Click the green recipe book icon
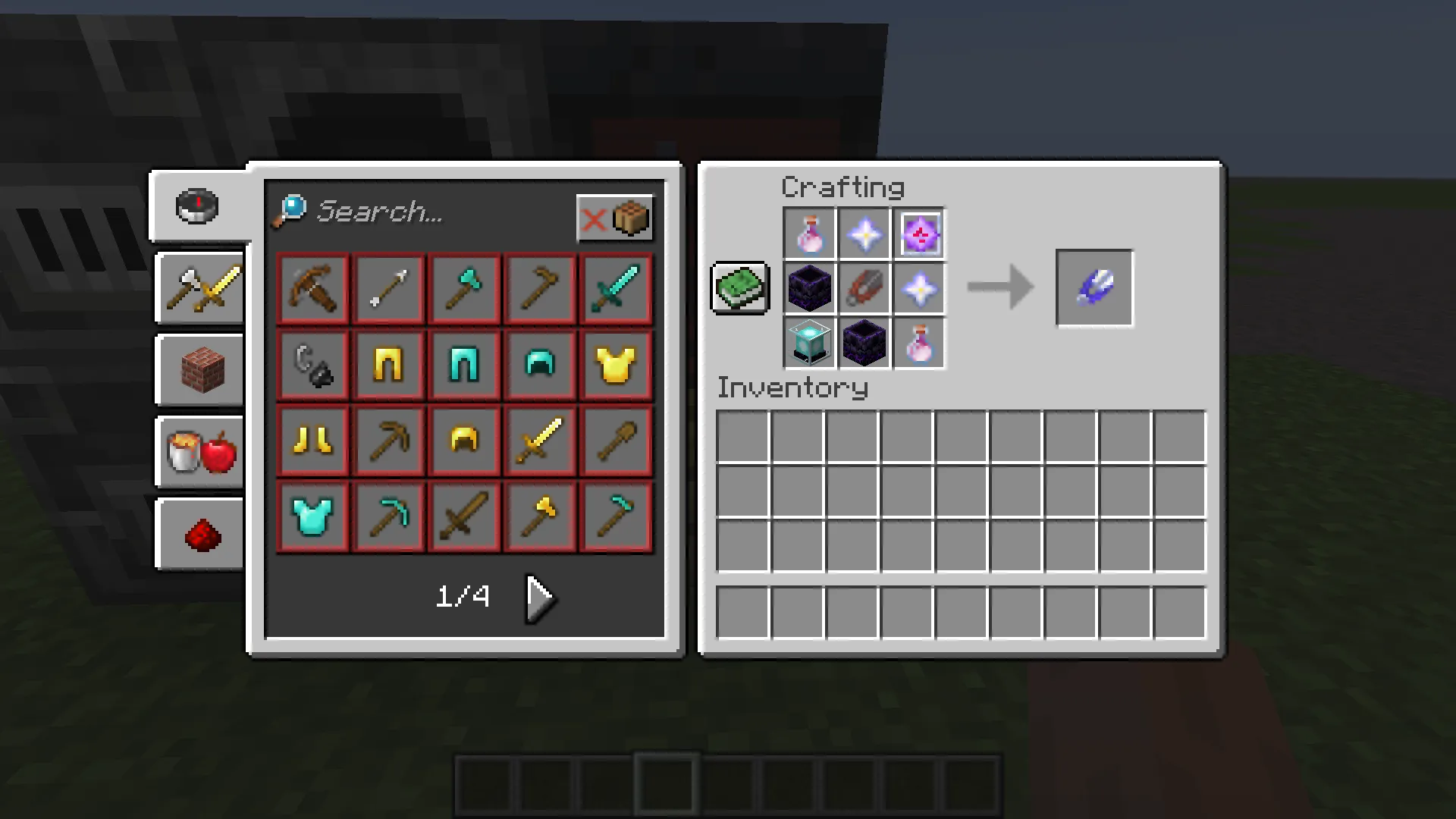 (x=739, y=288)
